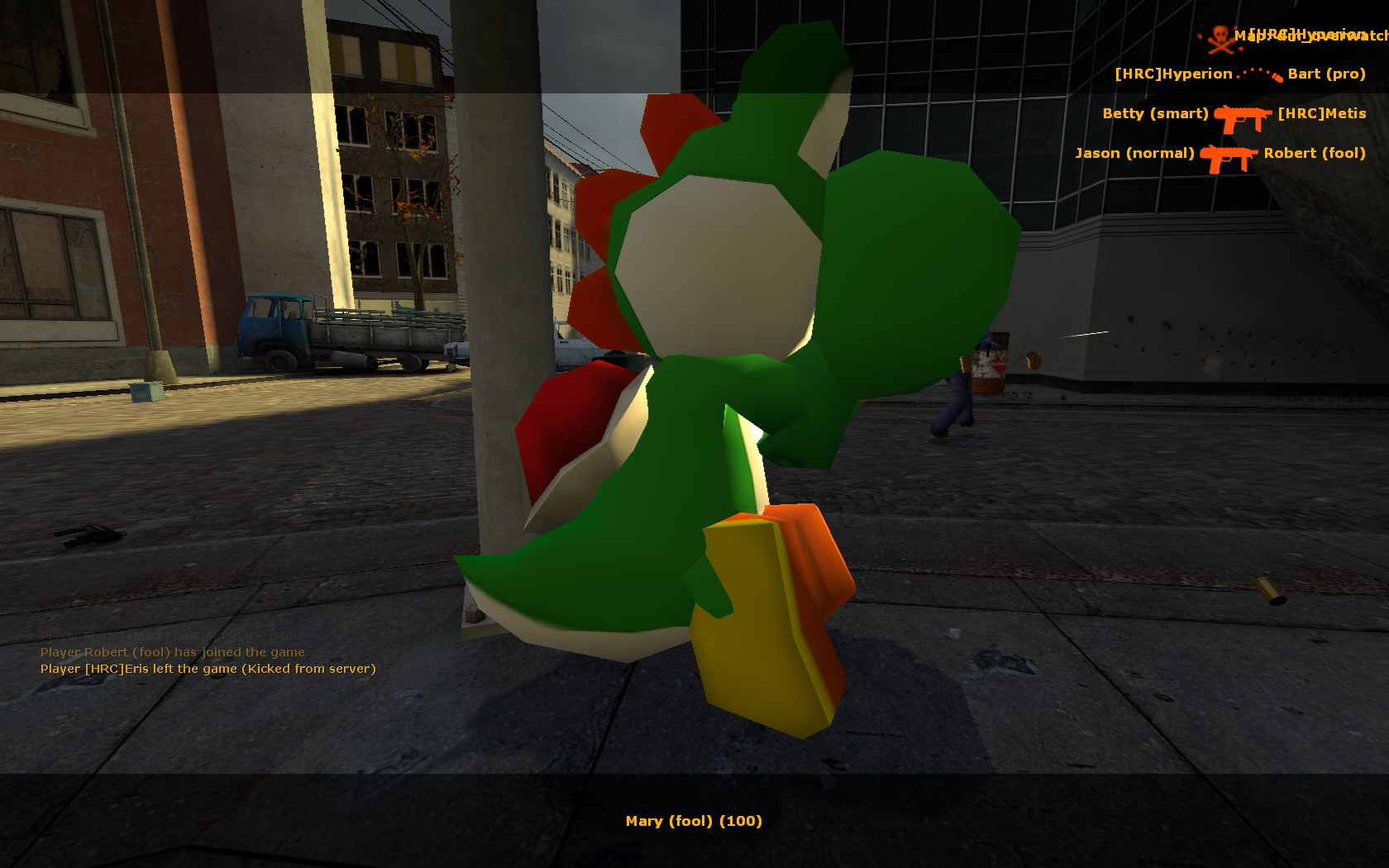Screen dimensions: 1389x868
Task: Click the Player Robert joined message
Action: click(x=172, y=652)
